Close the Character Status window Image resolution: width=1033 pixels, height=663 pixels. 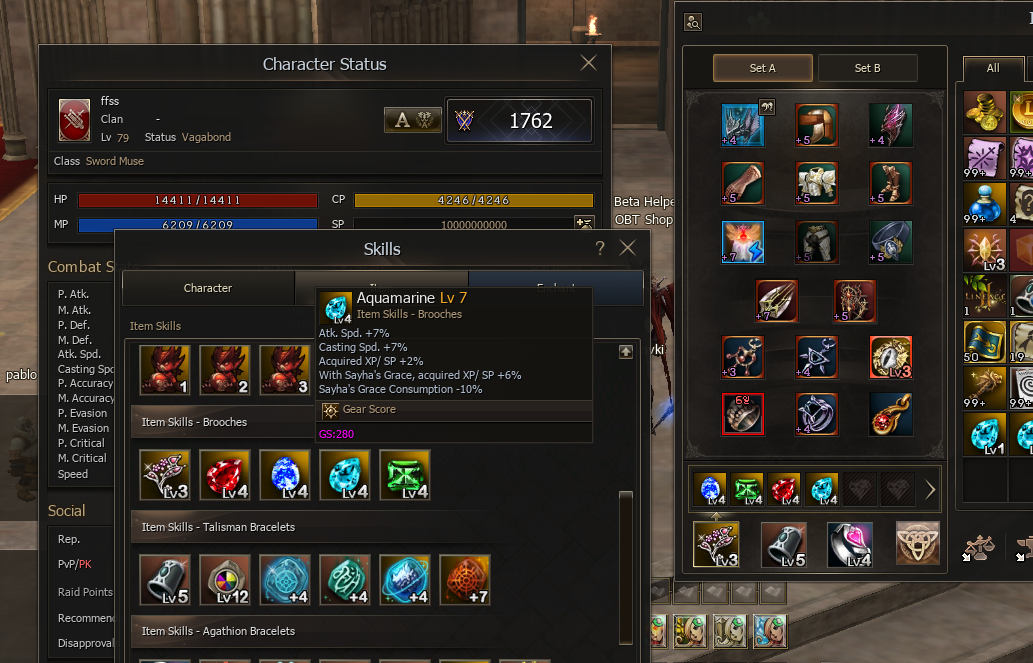point(588,64)
